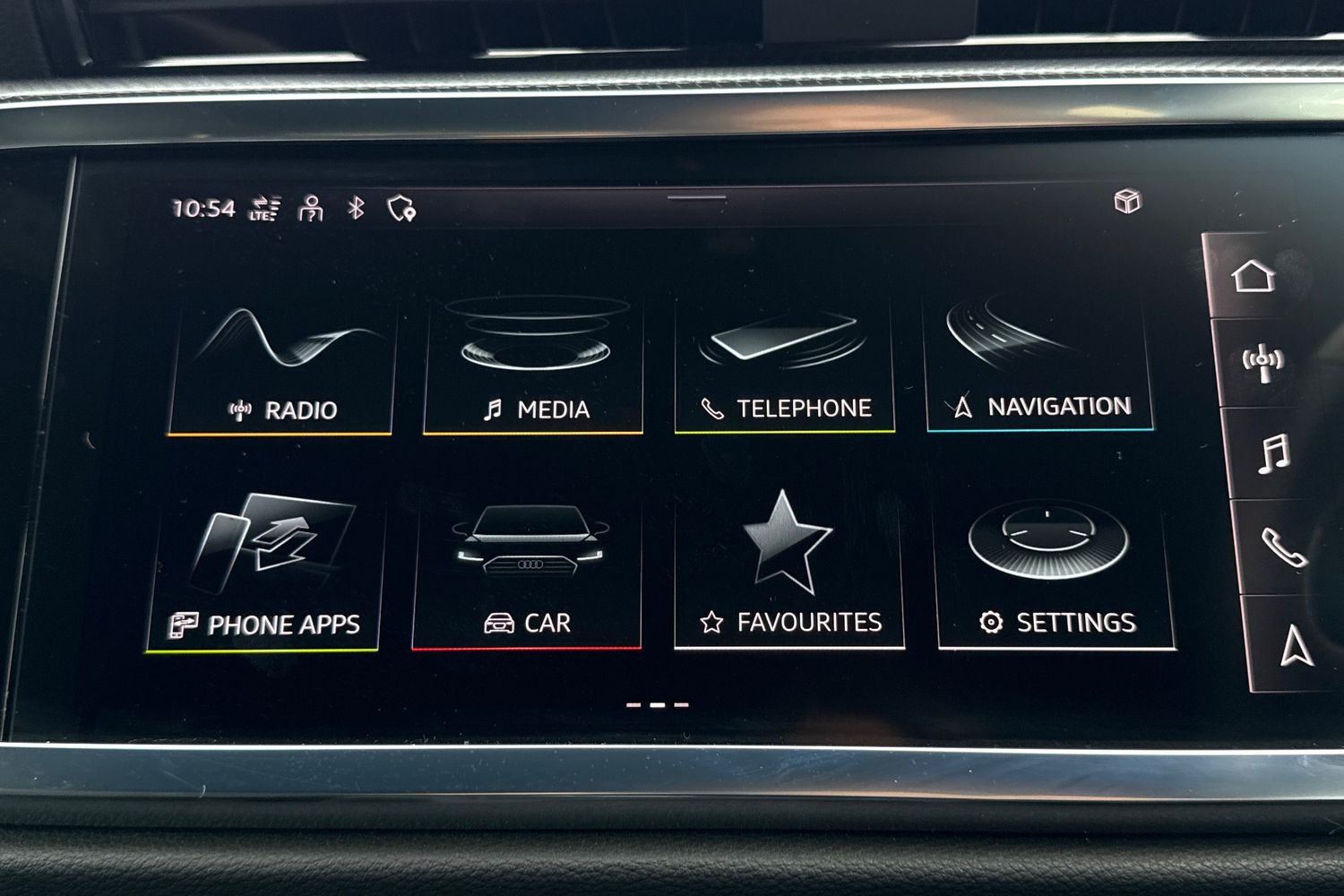Select the Media menu tile
Viewport: 1344px width, 896px height.
pyautogui.click(x=533, y=367)
